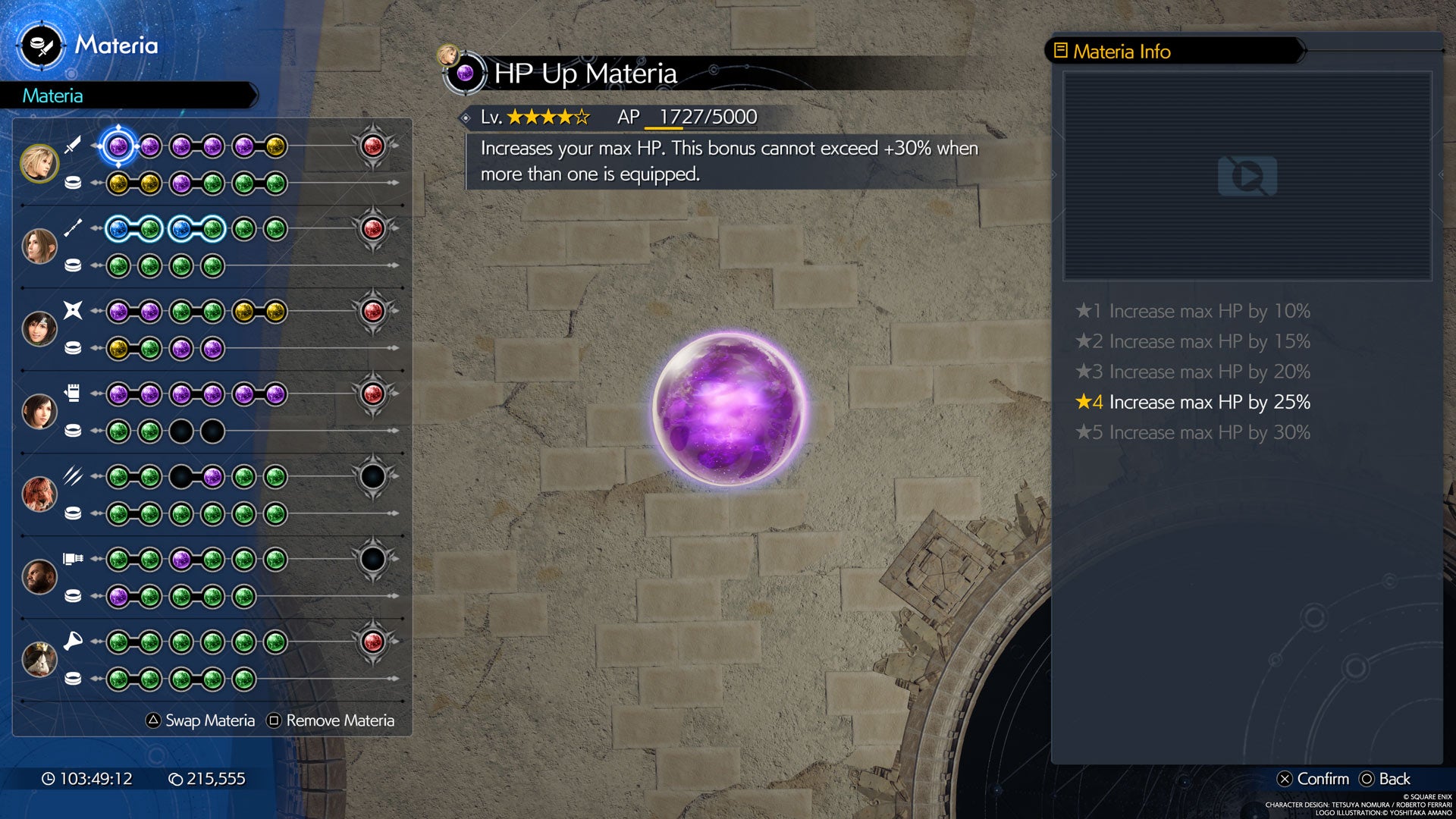The image size is (1456, 819).
Task: Click the Materia menu icon at top left
Action: click(42, 45)
